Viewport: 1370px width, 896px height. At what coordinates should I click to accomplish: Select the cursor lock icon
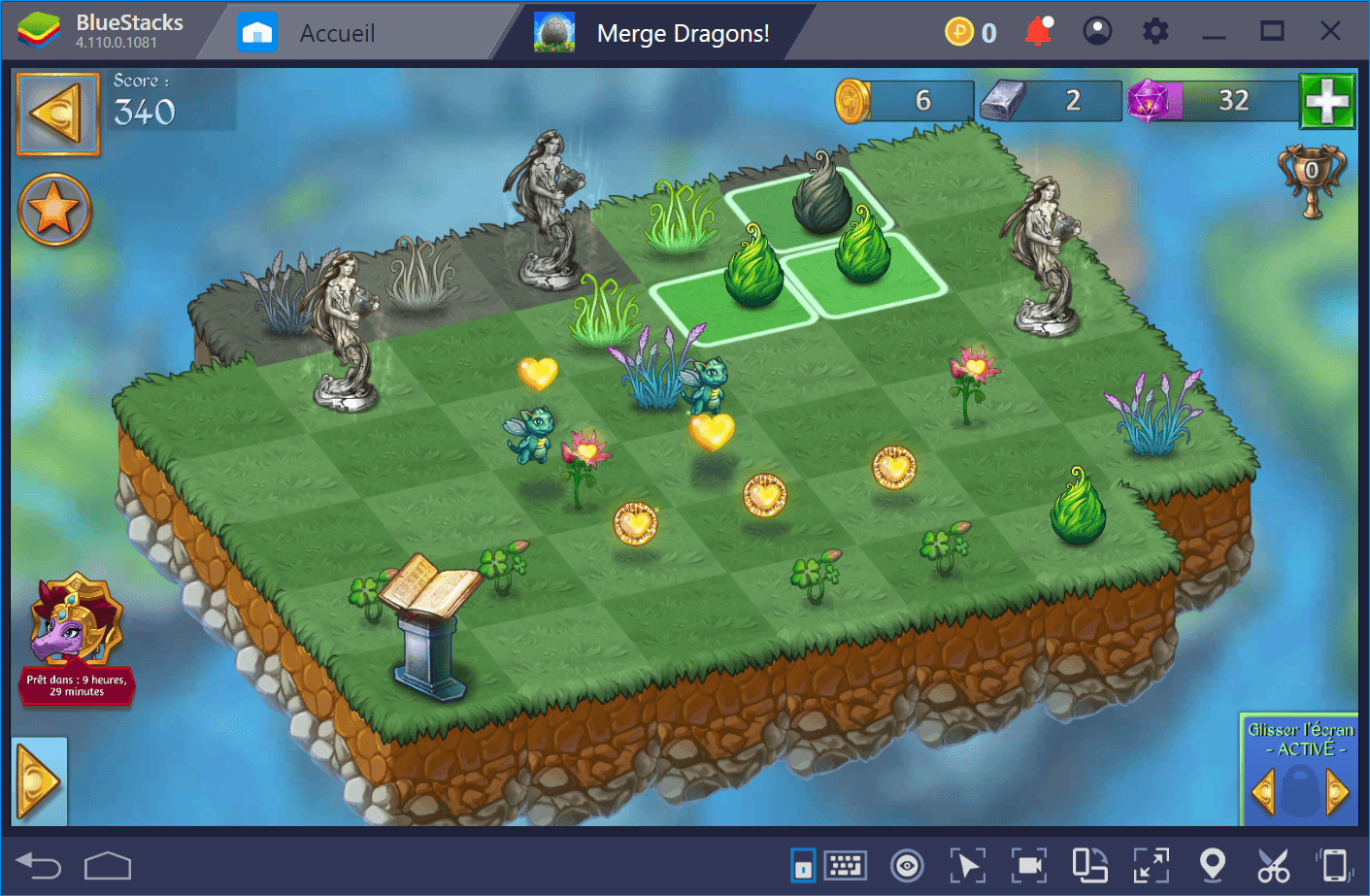tap(969, 864)
